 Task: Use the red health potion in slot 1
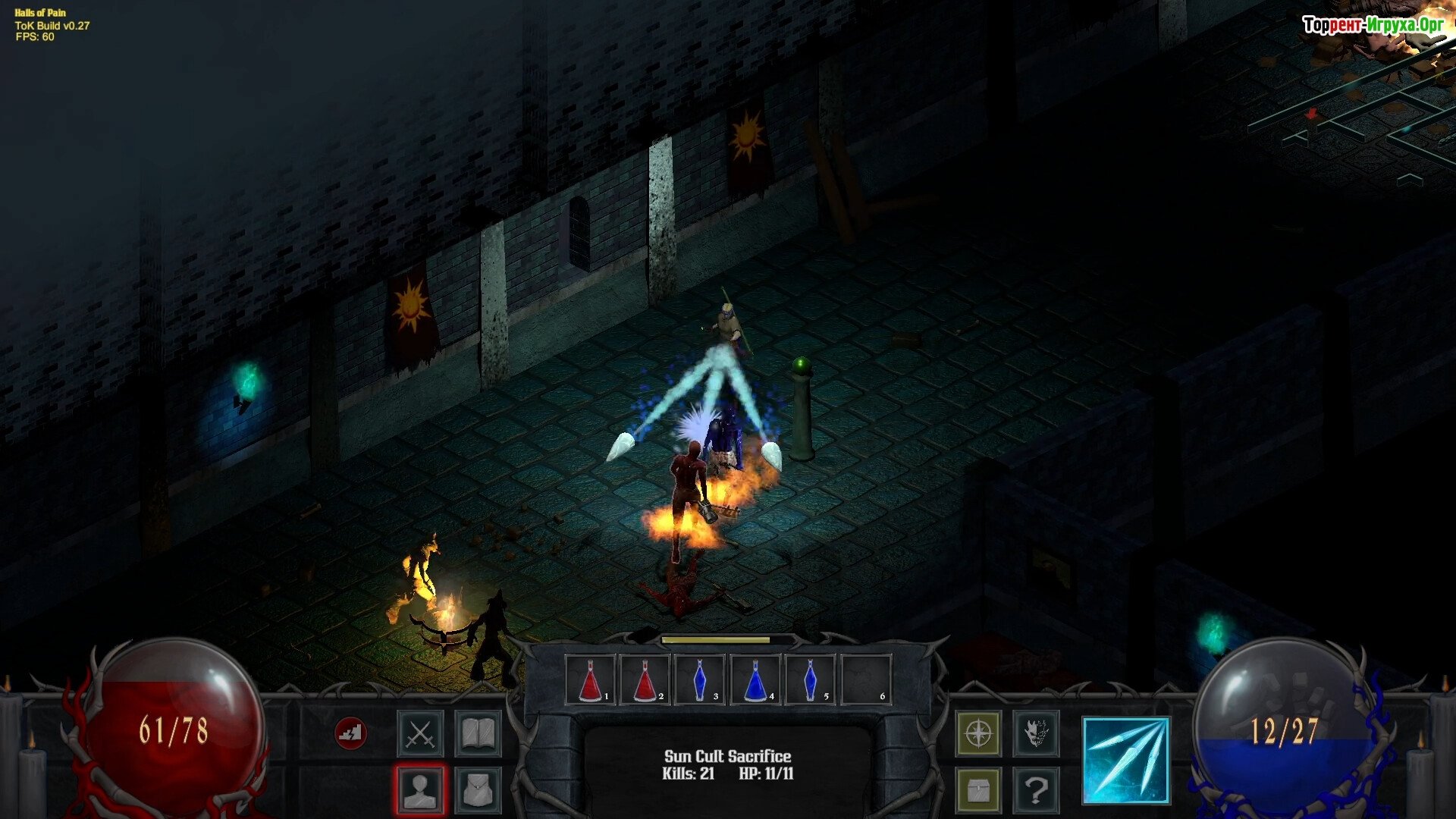click(591, 679)
